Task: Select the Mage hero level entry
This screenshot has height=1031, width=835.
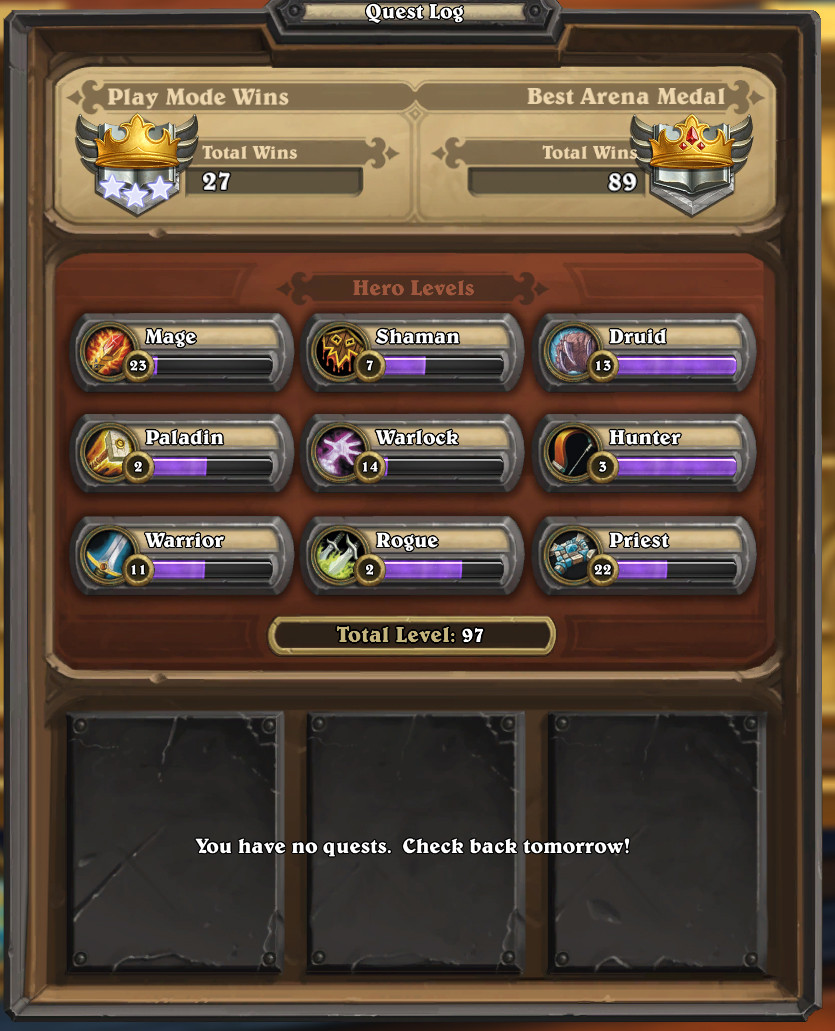Action: click(184, 352)
